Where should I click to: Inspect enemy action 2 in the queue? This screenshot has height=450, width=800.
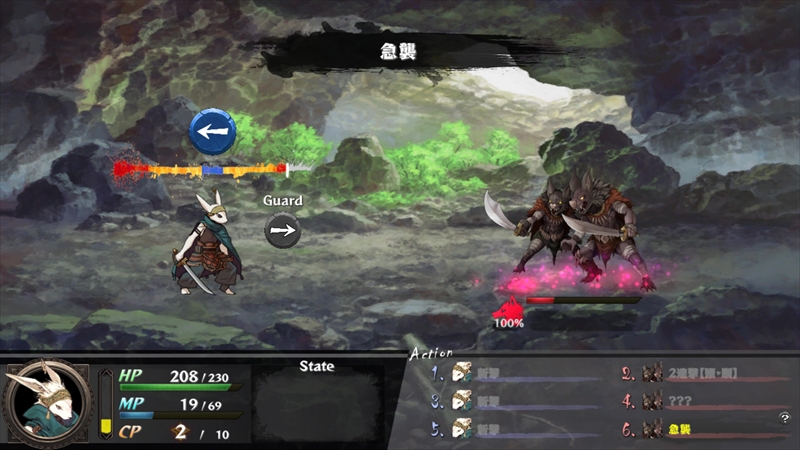pyautogui.click(x=700, y=374)
